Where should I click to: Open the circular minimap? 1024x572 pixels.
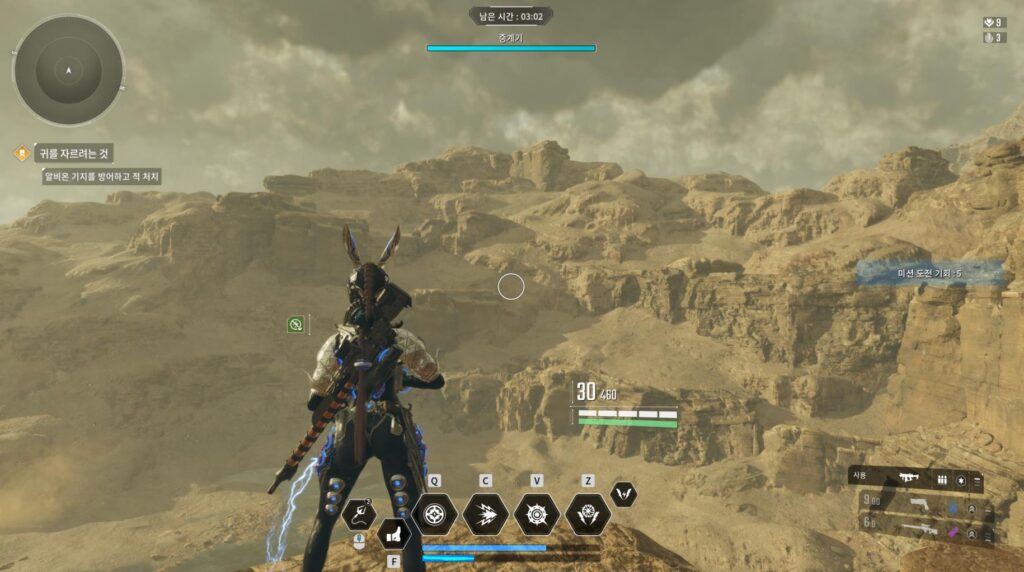[x=68, y=70]
